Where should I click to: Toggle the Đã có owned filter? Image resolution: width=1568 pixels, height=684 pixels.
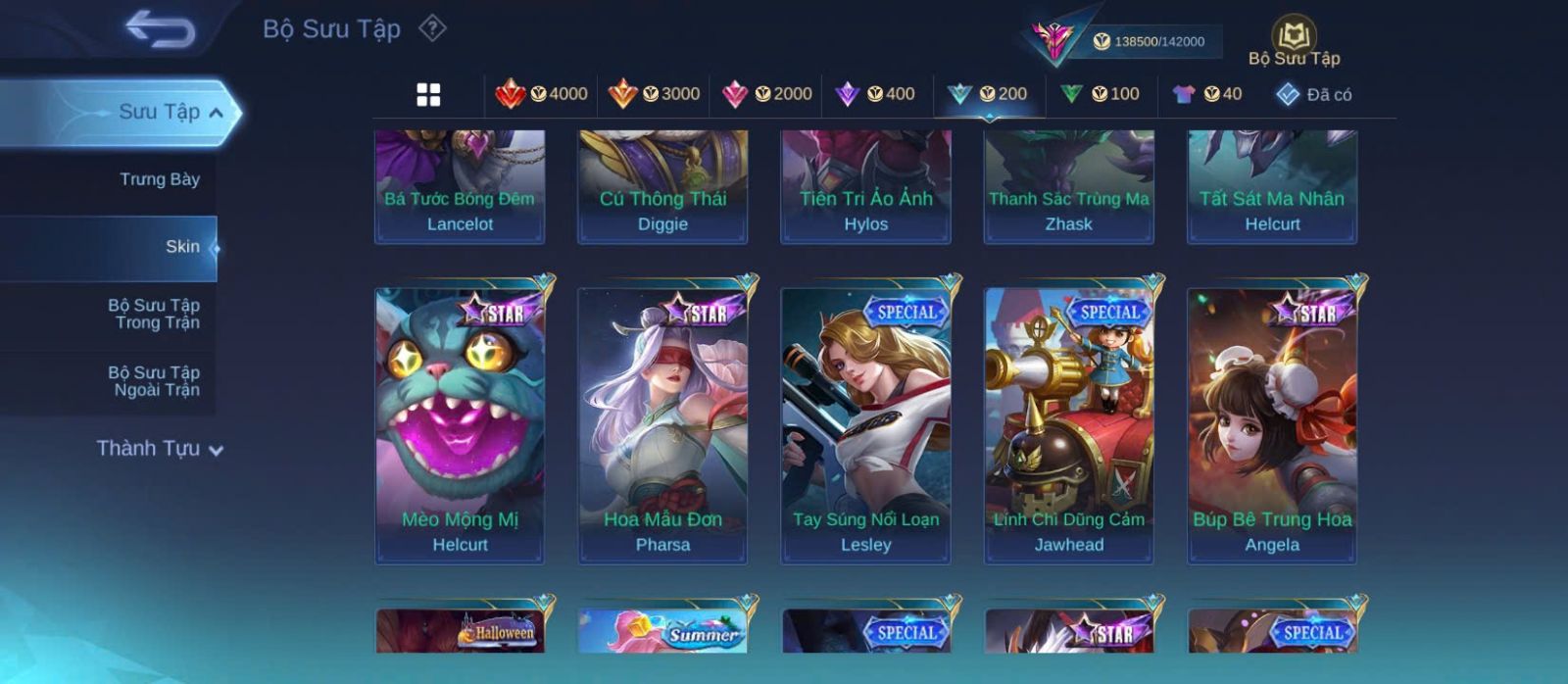(1314, 94)
